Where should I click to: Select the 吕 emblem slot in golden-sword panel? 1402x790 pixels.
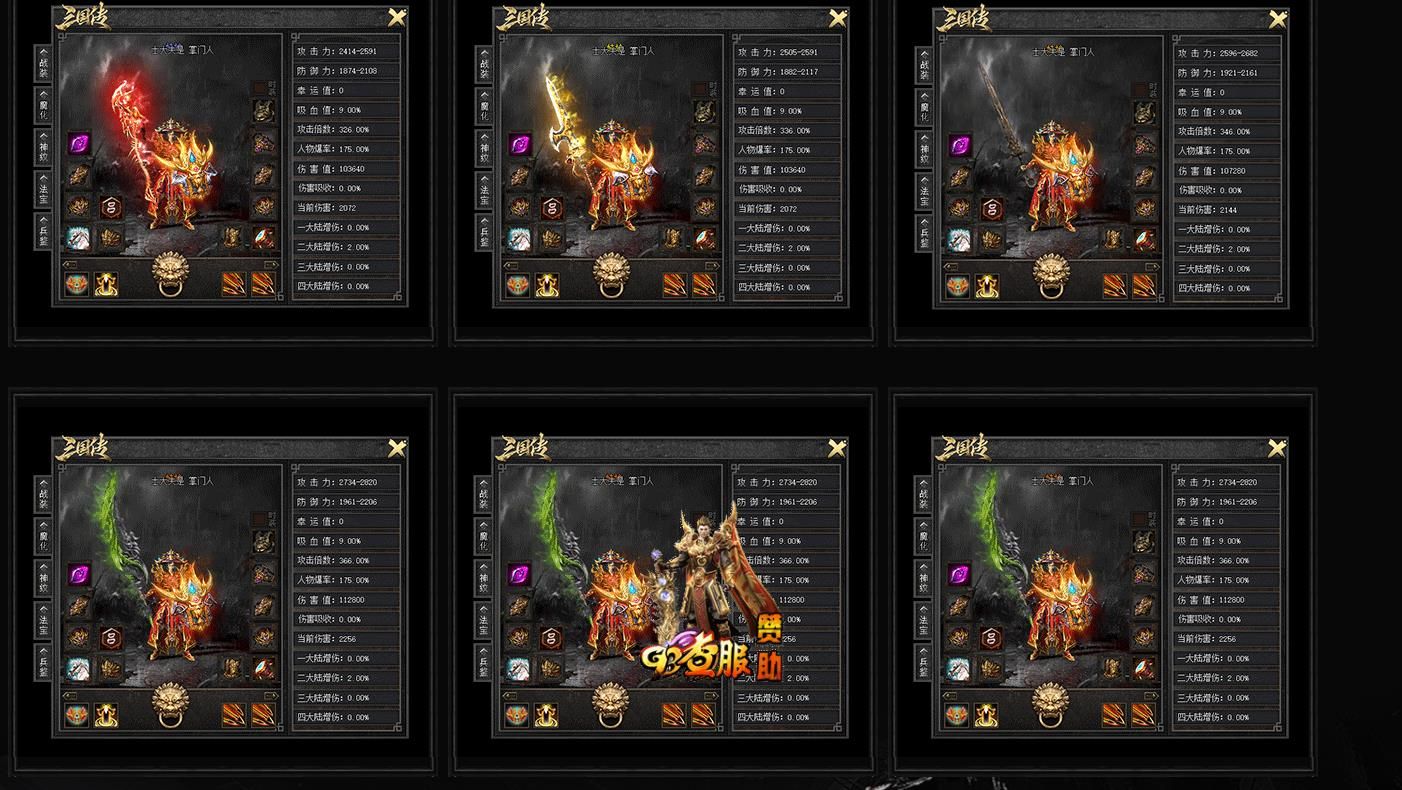tap(551, 208)
